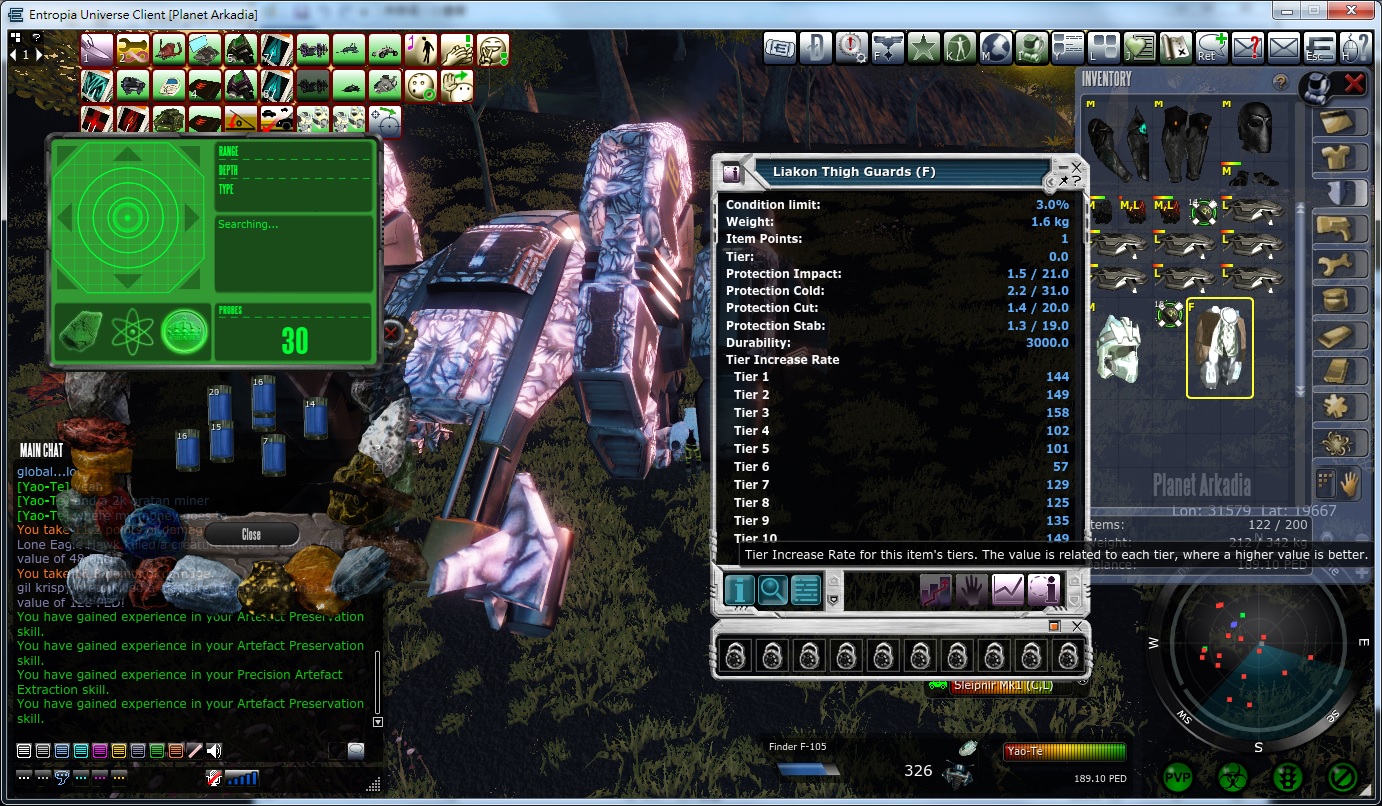Open the market value line chart button
Viewport: 1382px width, 806px height.
click(x=1007, y=591)
